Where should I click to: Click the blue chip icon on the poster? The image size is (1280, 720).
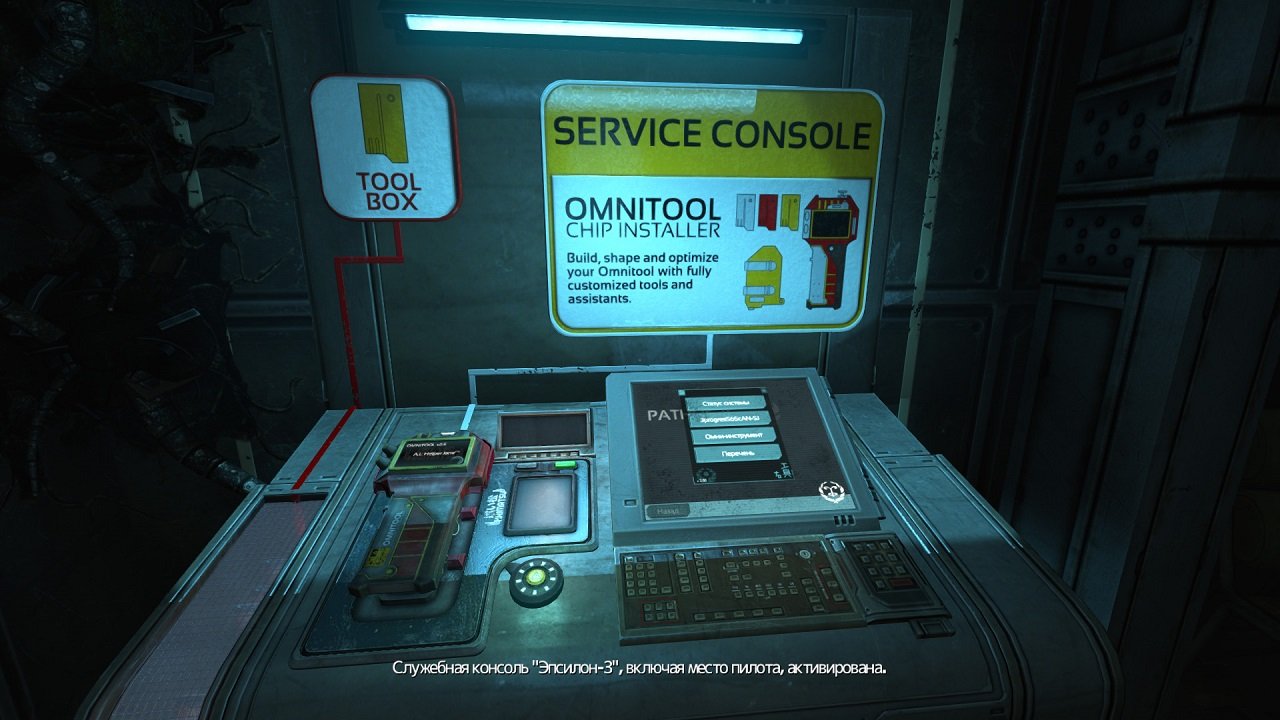point(746,209)
